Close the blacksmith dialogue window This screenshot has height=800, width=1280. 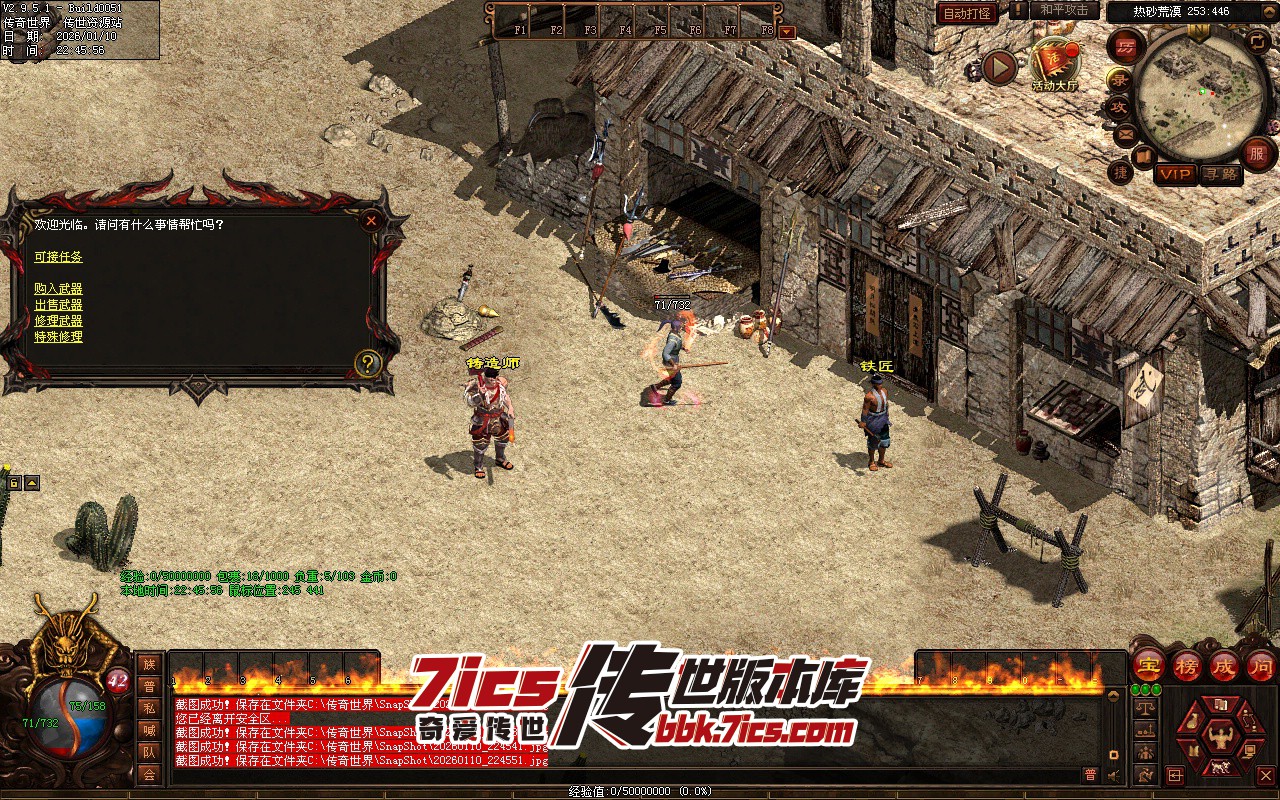click(371, 220)
